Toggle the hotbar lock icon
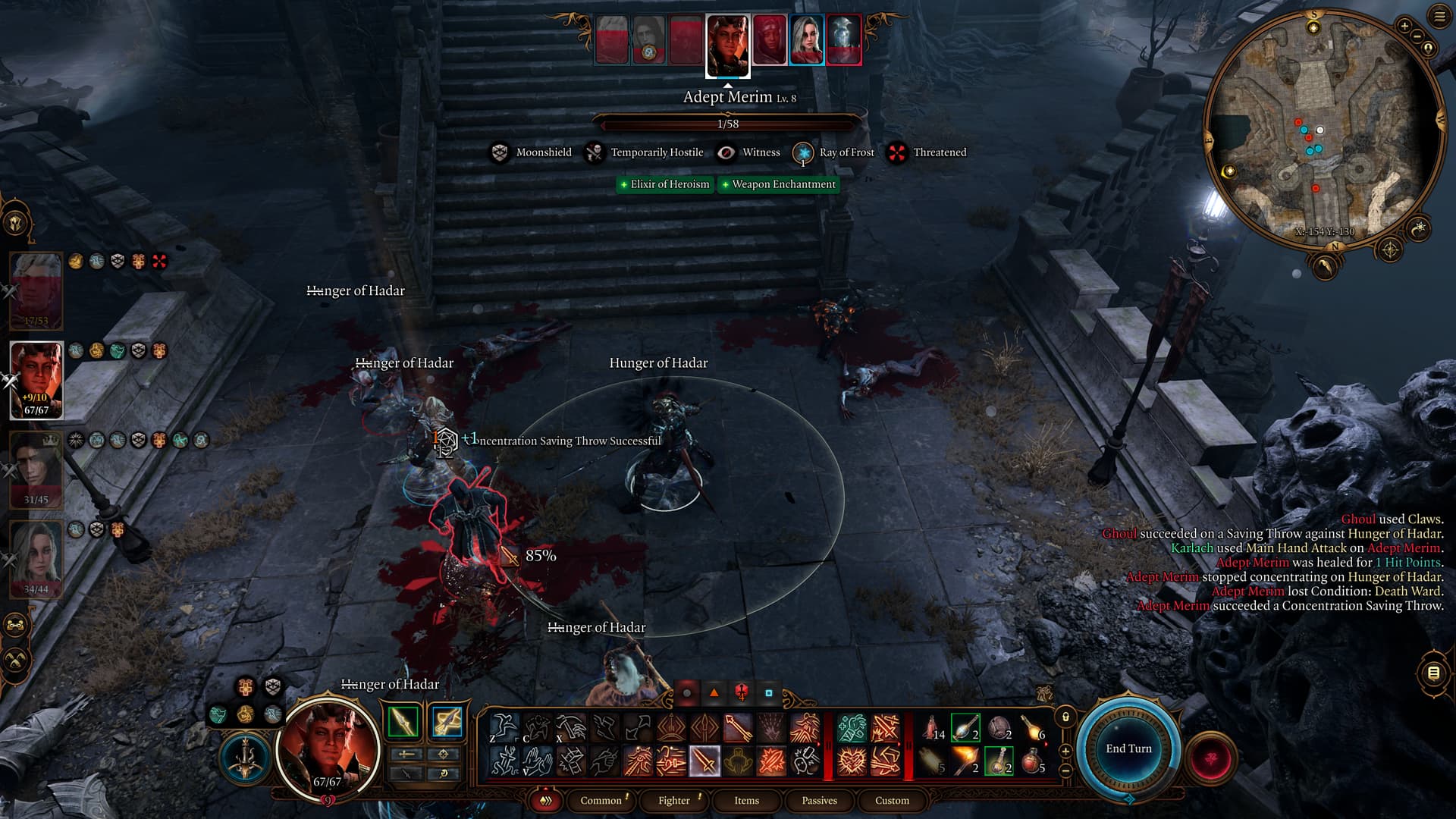The width and height of the screenshot is (1456, 819). (x=1065, y=717)
